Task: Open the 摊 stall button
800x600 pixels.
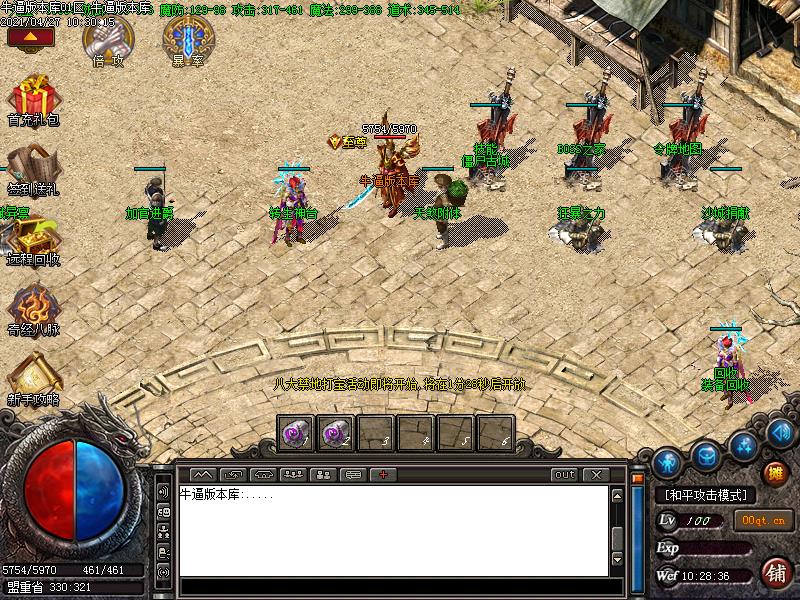Action: [774, 474]
